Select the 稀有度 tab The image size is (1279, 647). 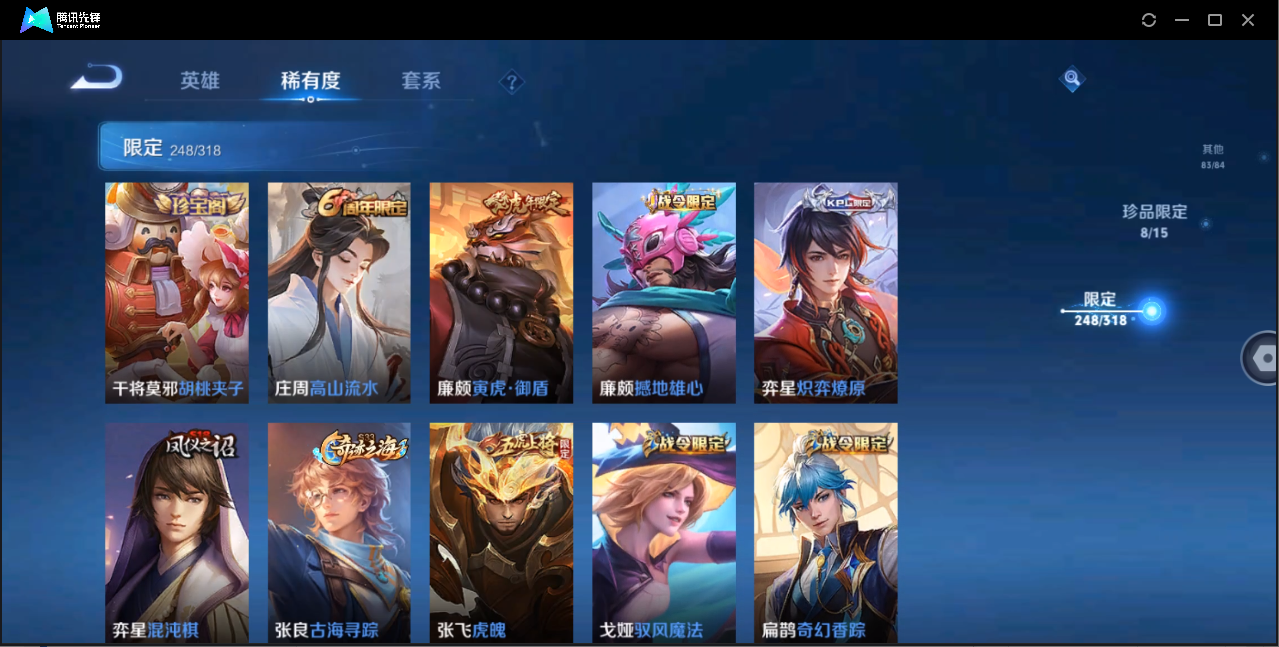pyautogui.click(x=310, y=81)
